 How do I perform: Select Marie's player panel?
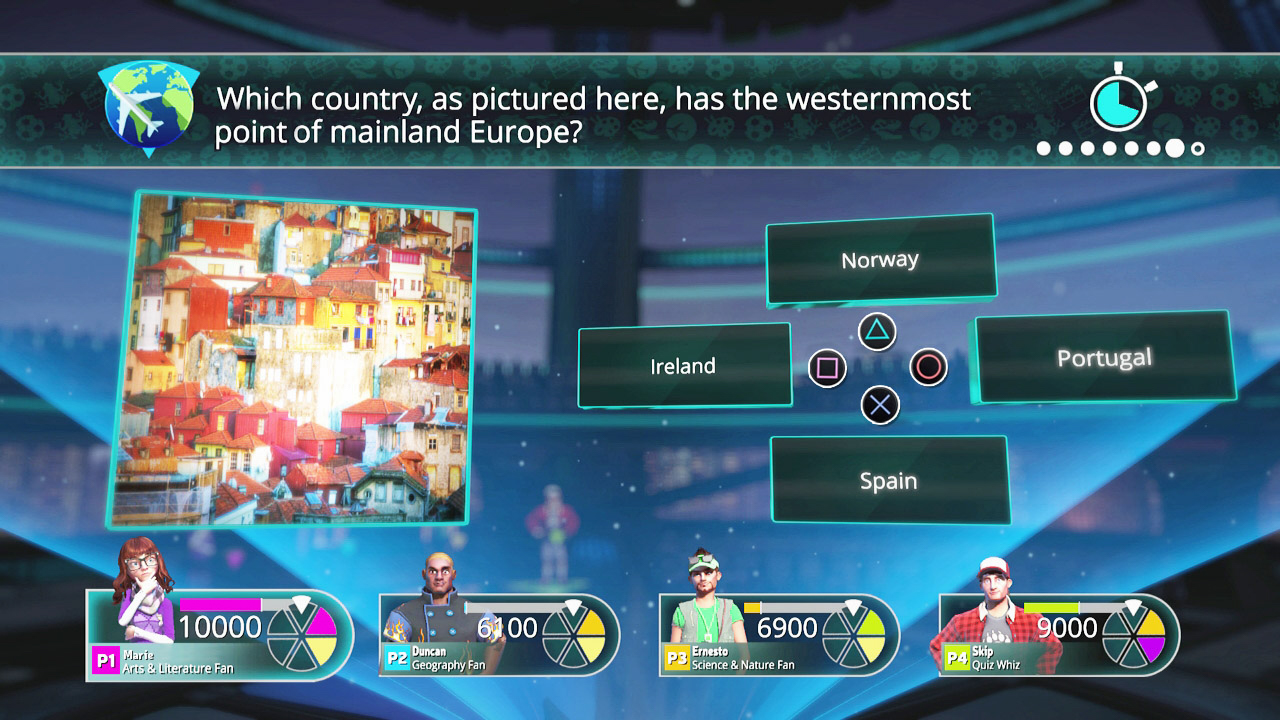point(220,636)
